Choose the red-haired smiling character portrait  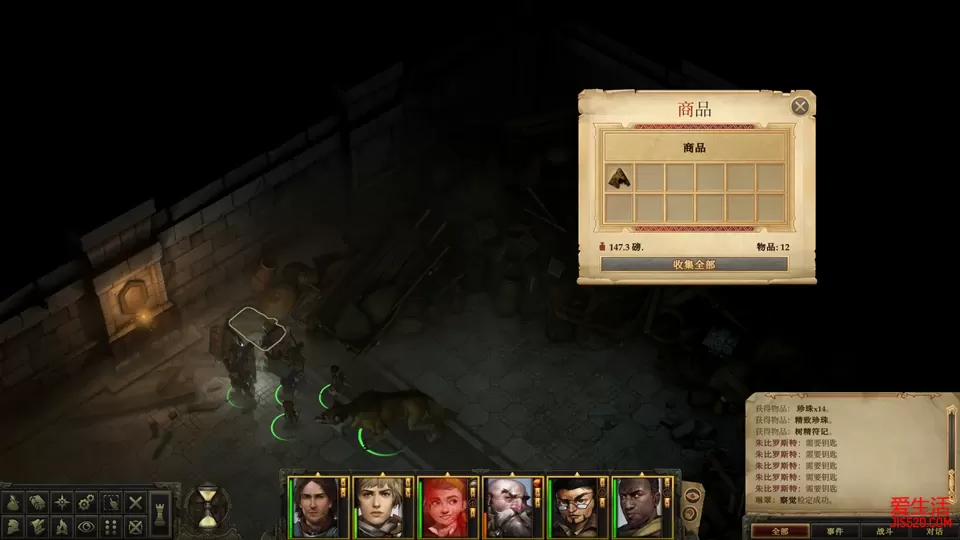pos(445,506)
